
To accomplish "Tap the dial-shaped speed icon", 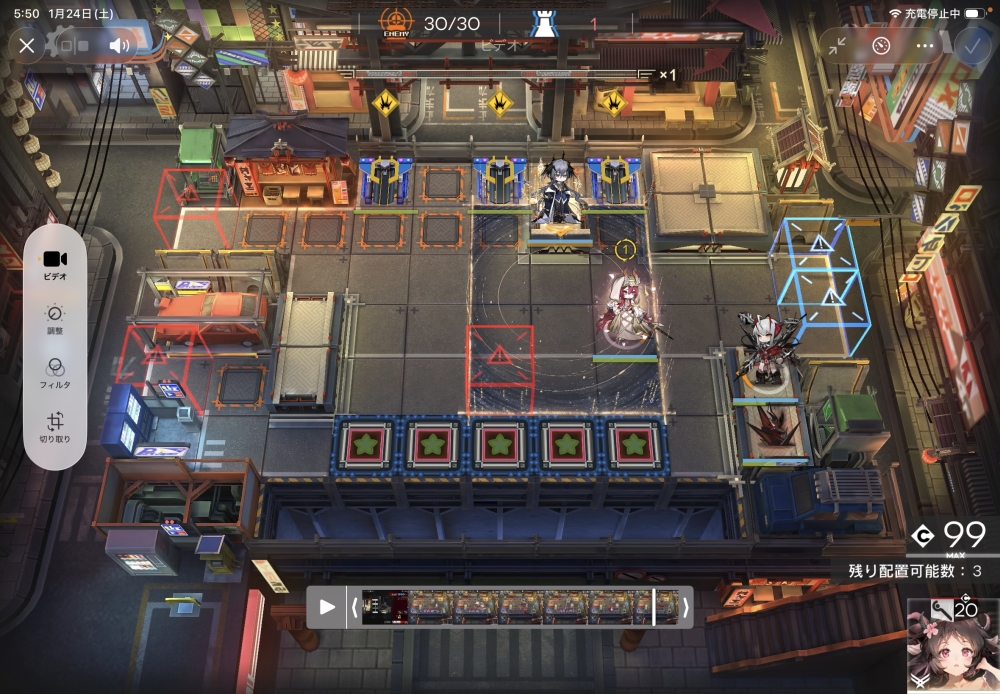I will (x=881, y=45).
